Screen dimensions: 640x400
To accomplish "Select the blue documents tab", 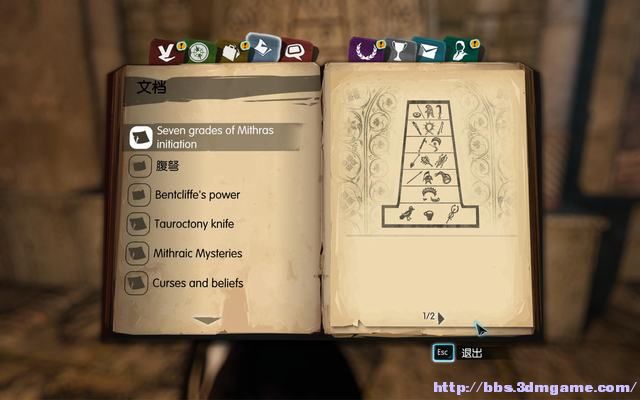I will pos(263,48).
